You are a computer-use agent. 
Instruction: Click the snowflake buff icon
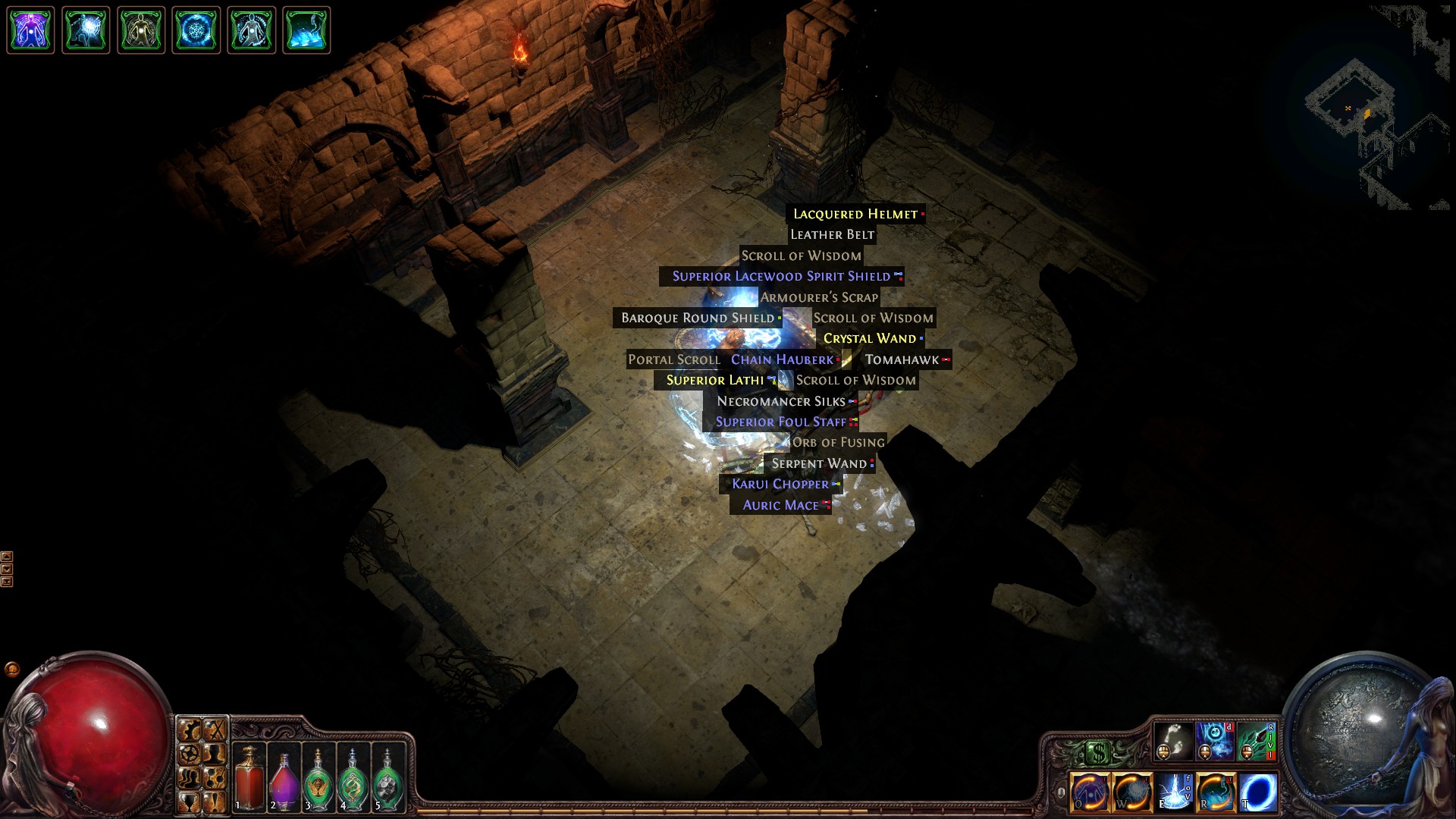click(196, 30)
